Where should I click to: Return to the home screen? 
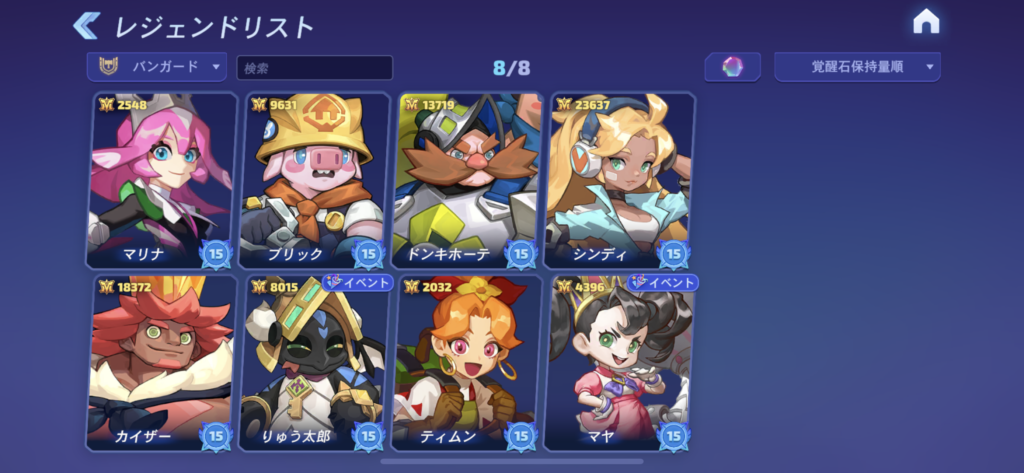926,22
